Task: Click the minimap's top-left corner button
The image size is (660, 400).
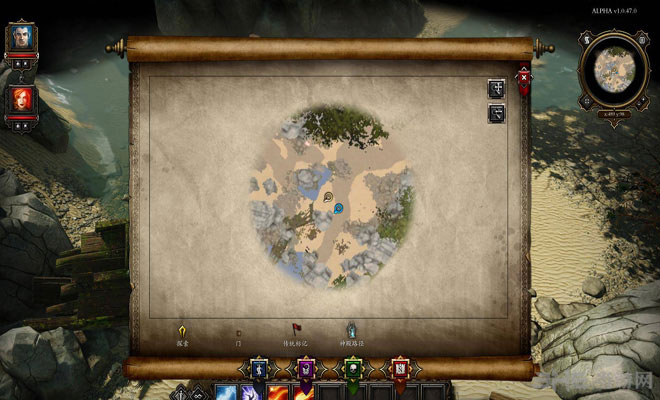Action: pyautogui.click(x=587, y=42)
